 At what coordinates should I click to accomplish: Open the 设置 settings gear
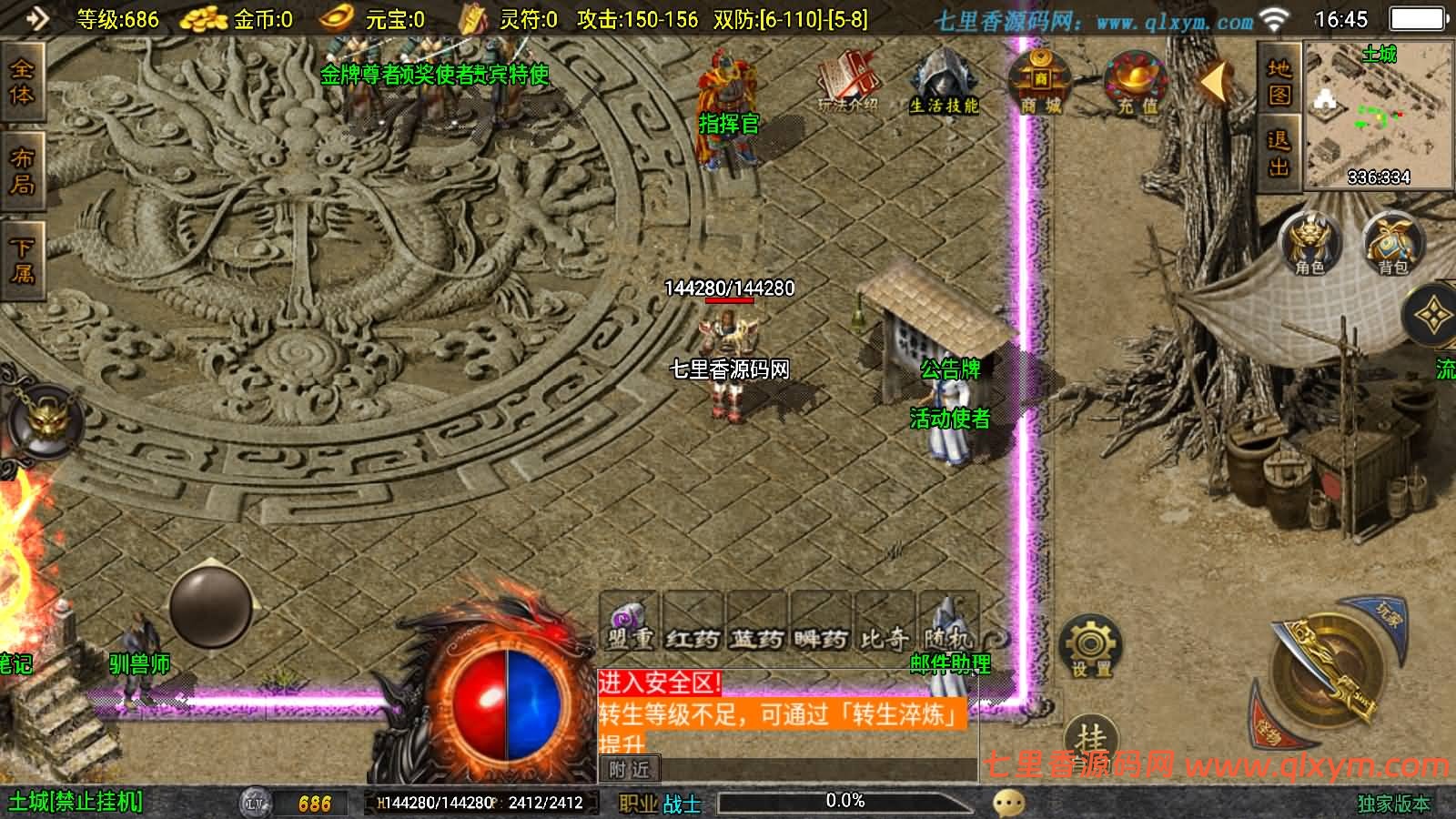click(1090, 646)
